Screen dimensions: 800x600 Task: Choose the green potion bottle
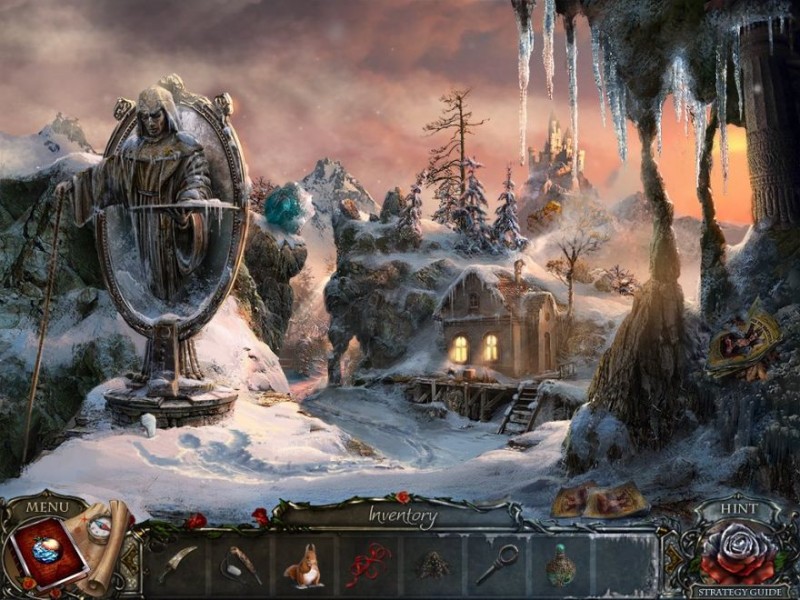[x=560, y=566]
